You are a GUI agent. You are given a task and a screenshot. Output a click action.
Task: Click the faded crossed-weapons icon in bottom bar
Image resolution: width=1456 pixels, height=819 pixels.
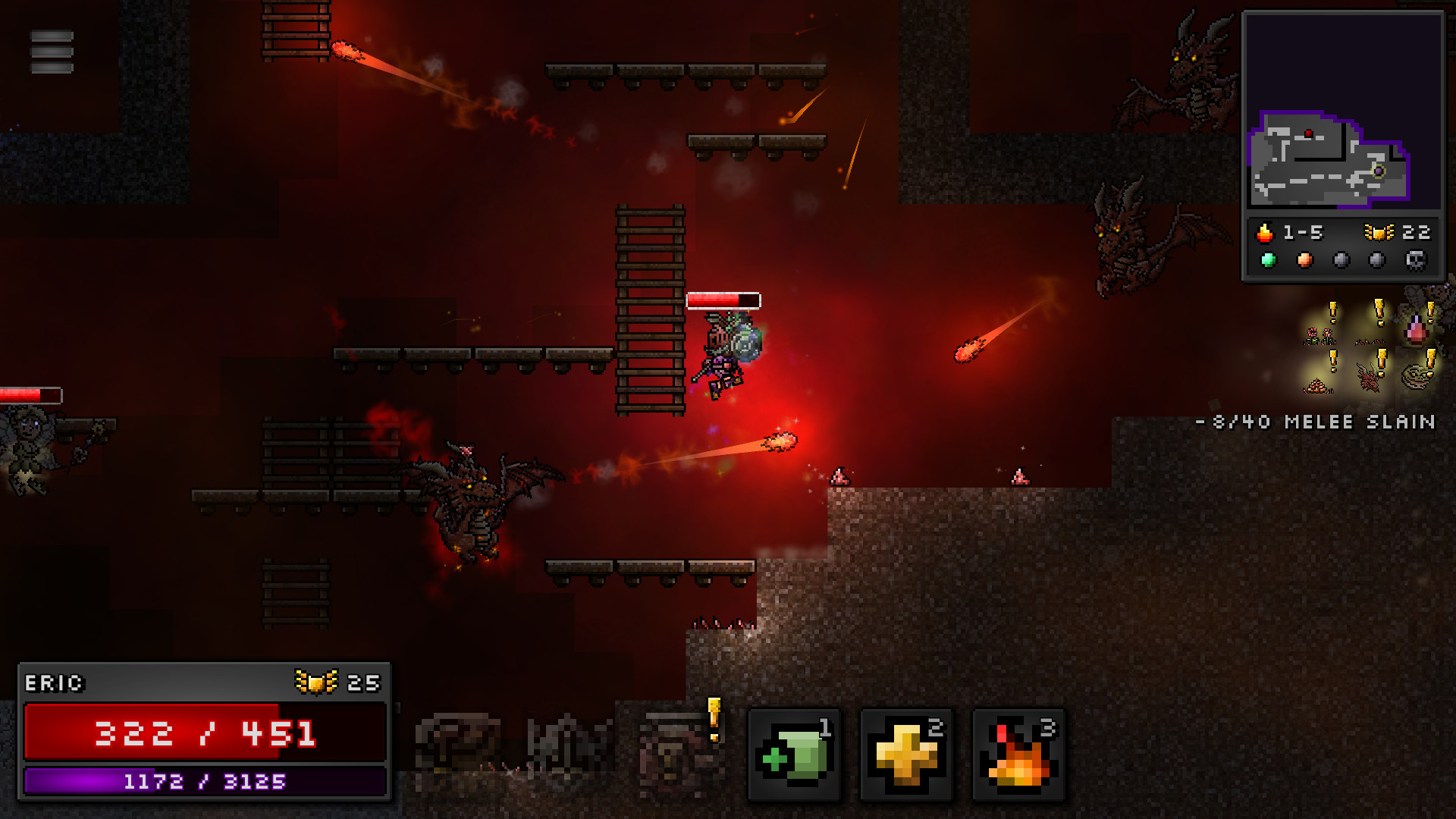pos(569,745)
